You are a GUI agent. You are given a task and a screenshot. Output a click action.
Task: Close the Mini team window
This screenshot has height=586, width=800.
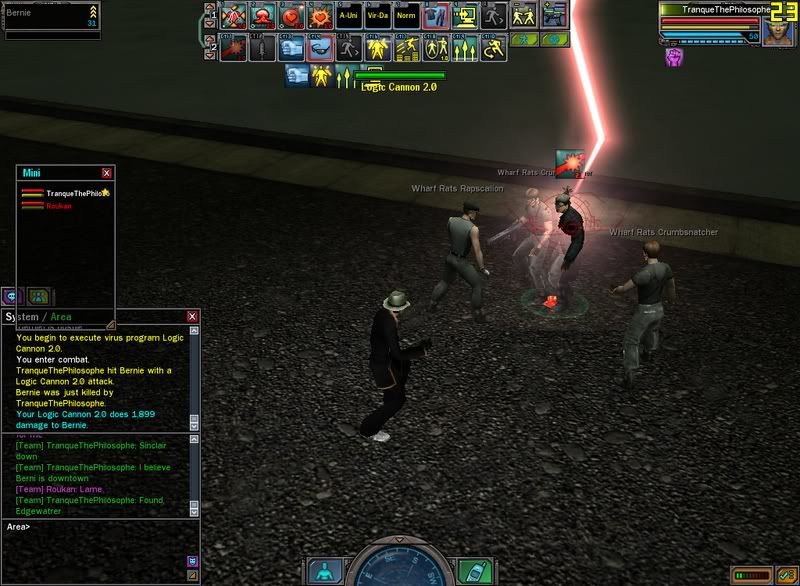pyautogui.click(x=107, y=173)
